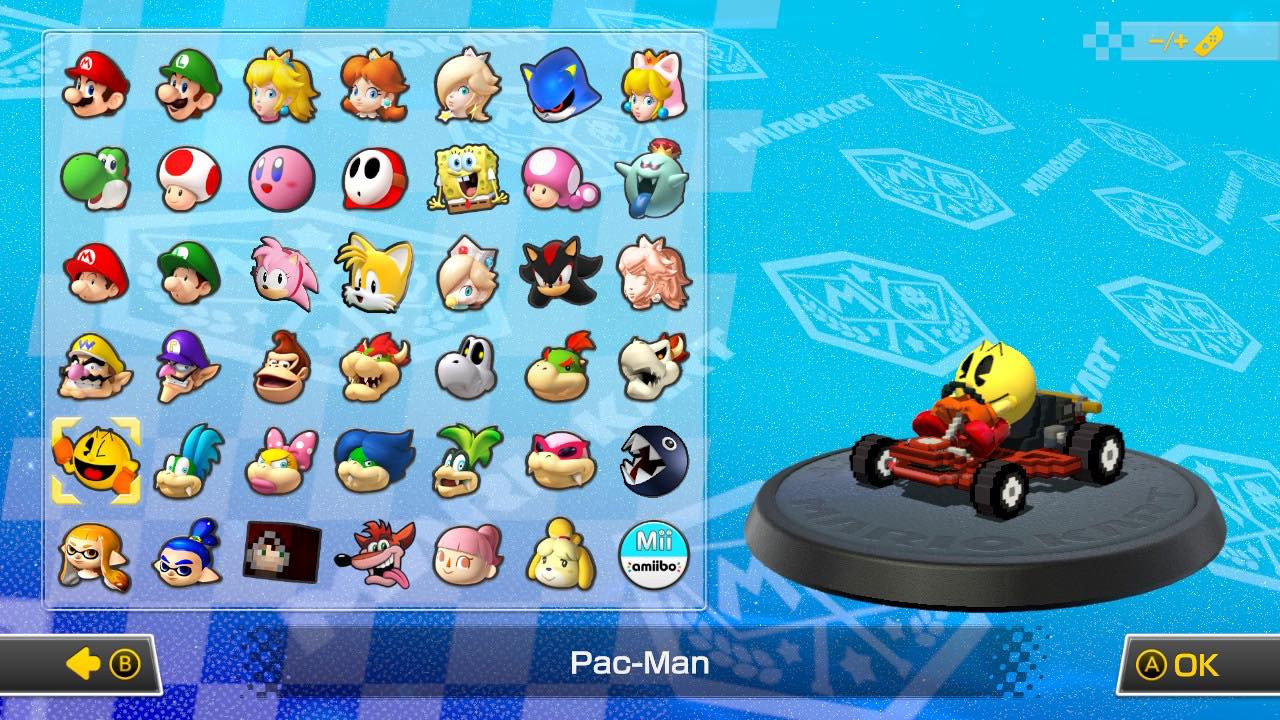Image resolution: width=1280 pixels, height=720 pixels.
Task: Select the Mii amiibo slot
Action: [x=655, y=556]
